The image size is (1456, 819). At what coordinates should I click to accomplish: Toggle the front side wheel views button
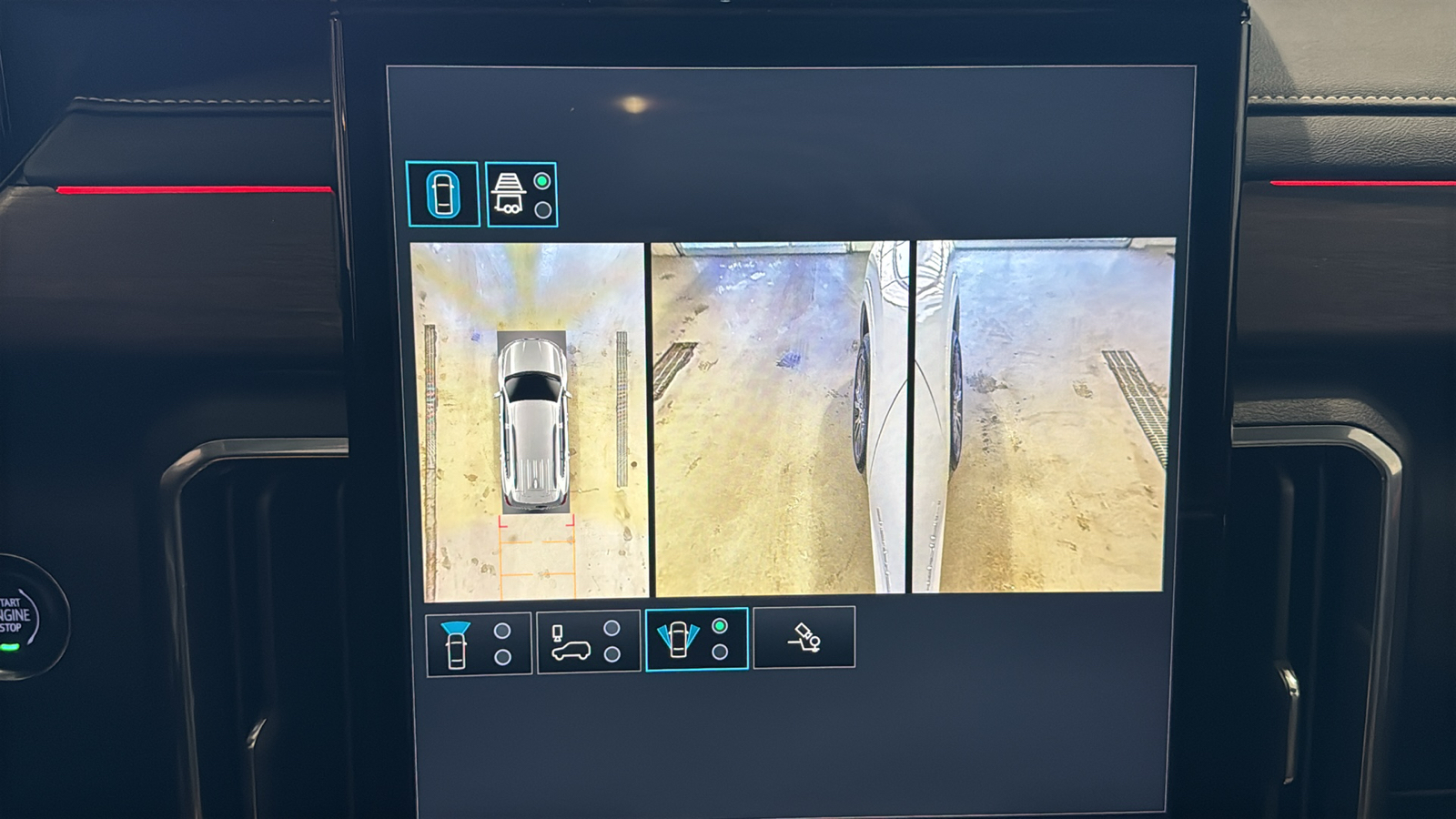point(696,640)
